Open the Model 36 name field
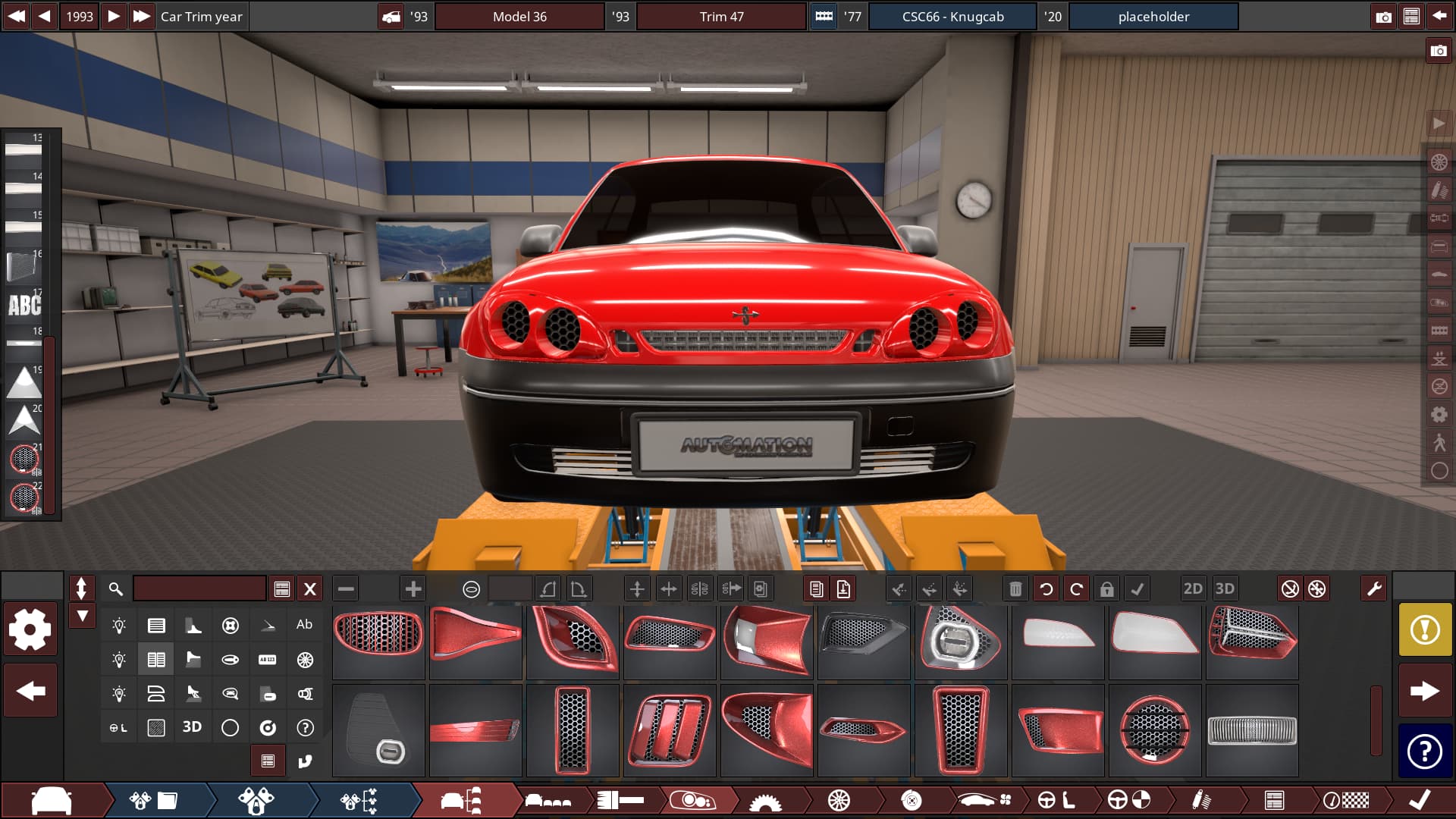This screenshot has width=1456, height=819. tap(519, 17)
